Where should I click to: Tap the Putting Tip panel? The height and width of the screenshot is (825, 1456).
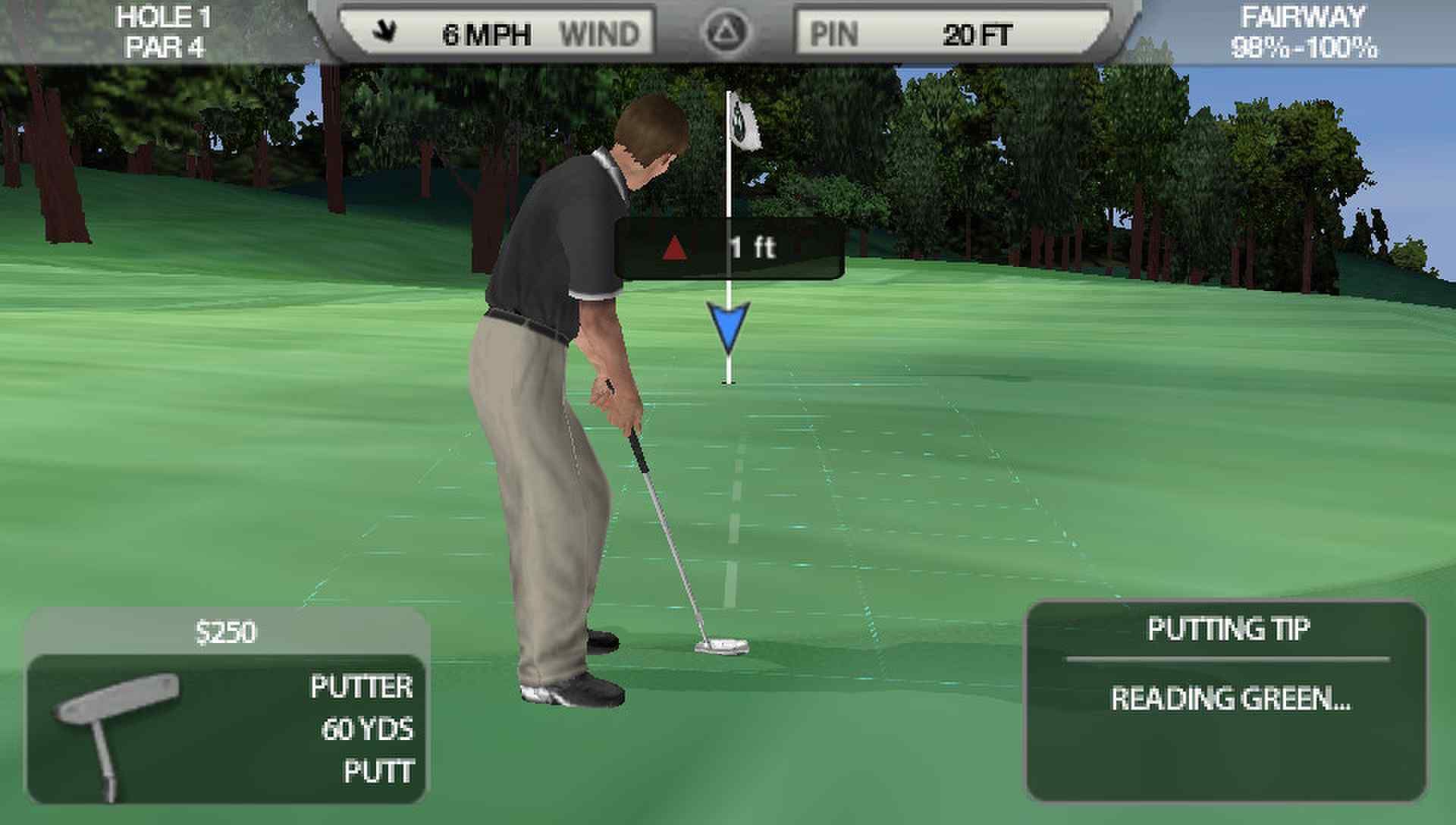(x=1226, y=699)
